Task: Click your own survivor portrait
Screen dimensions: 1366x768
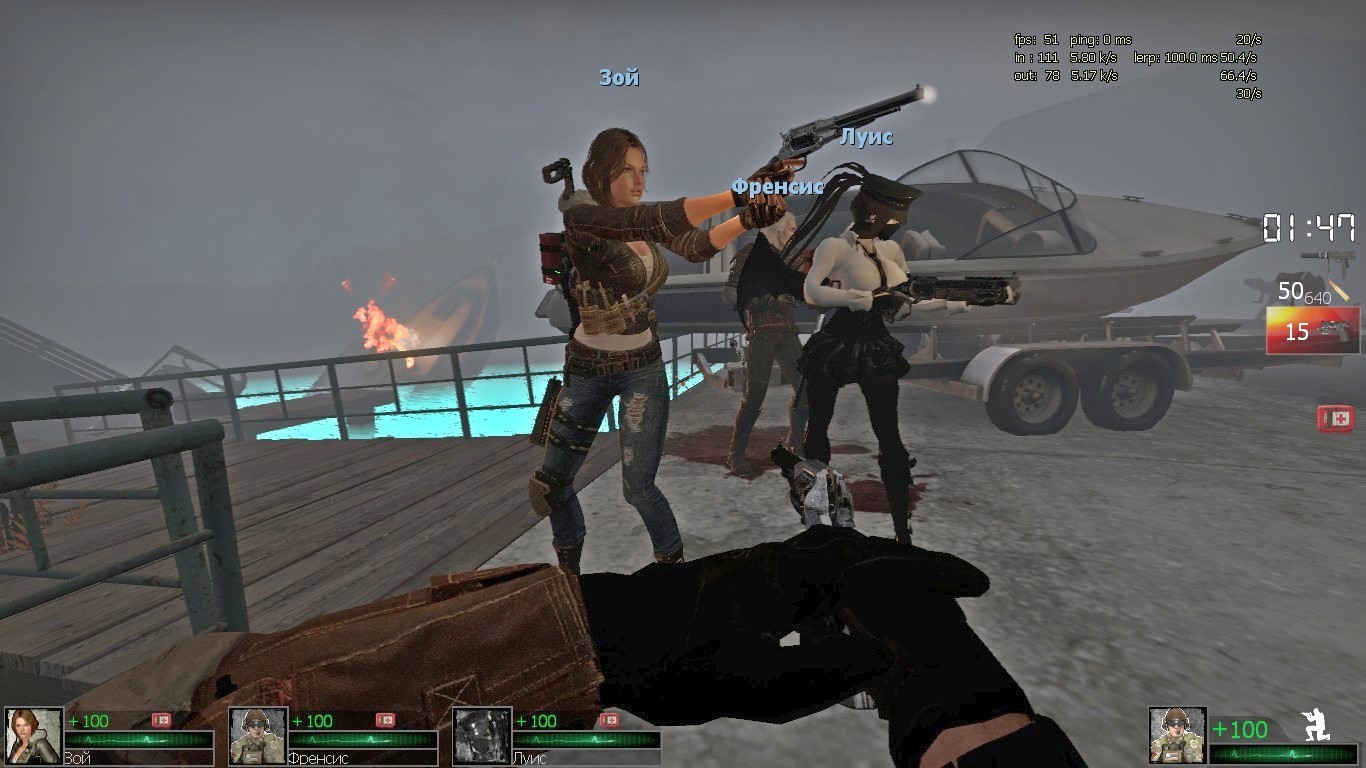Action: pos(1177,736)
